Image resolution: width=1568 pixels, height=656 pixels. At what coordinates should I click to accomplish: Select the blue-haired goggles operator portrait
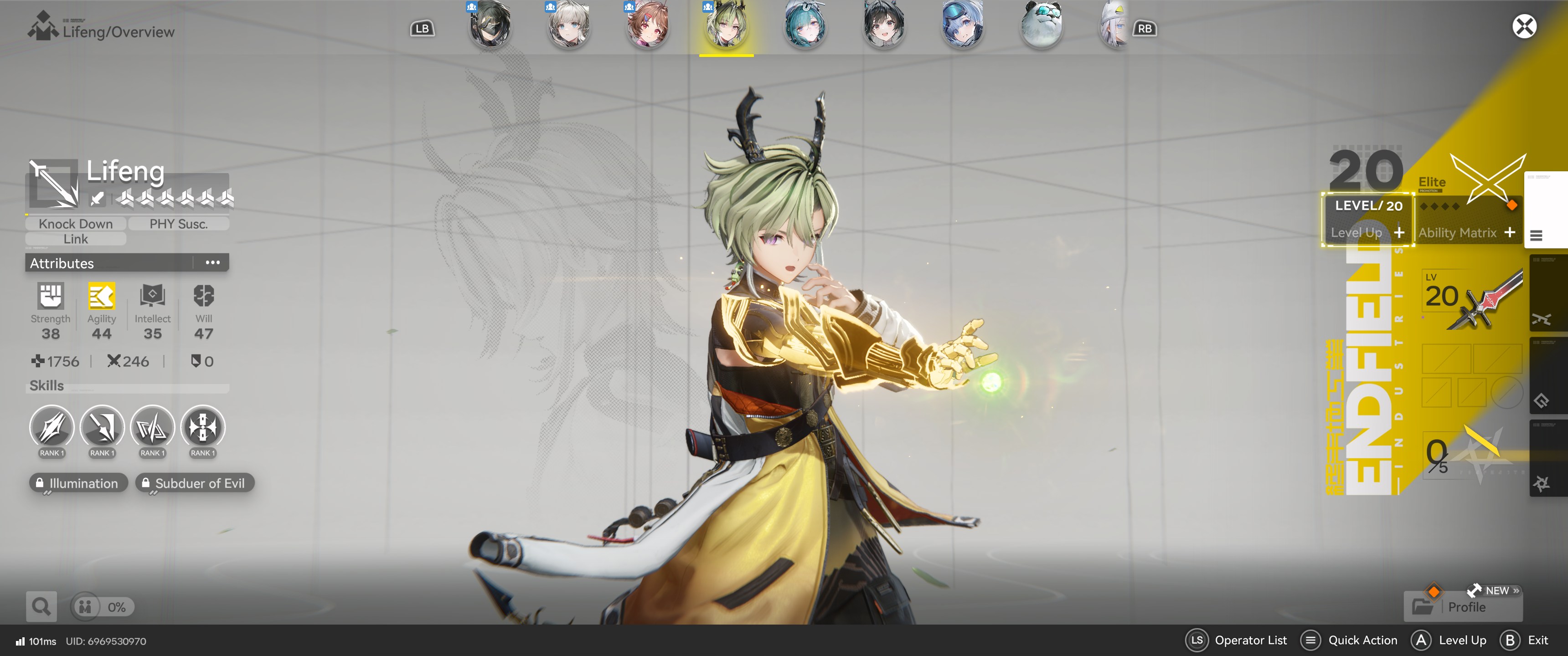tap(962, 26)
